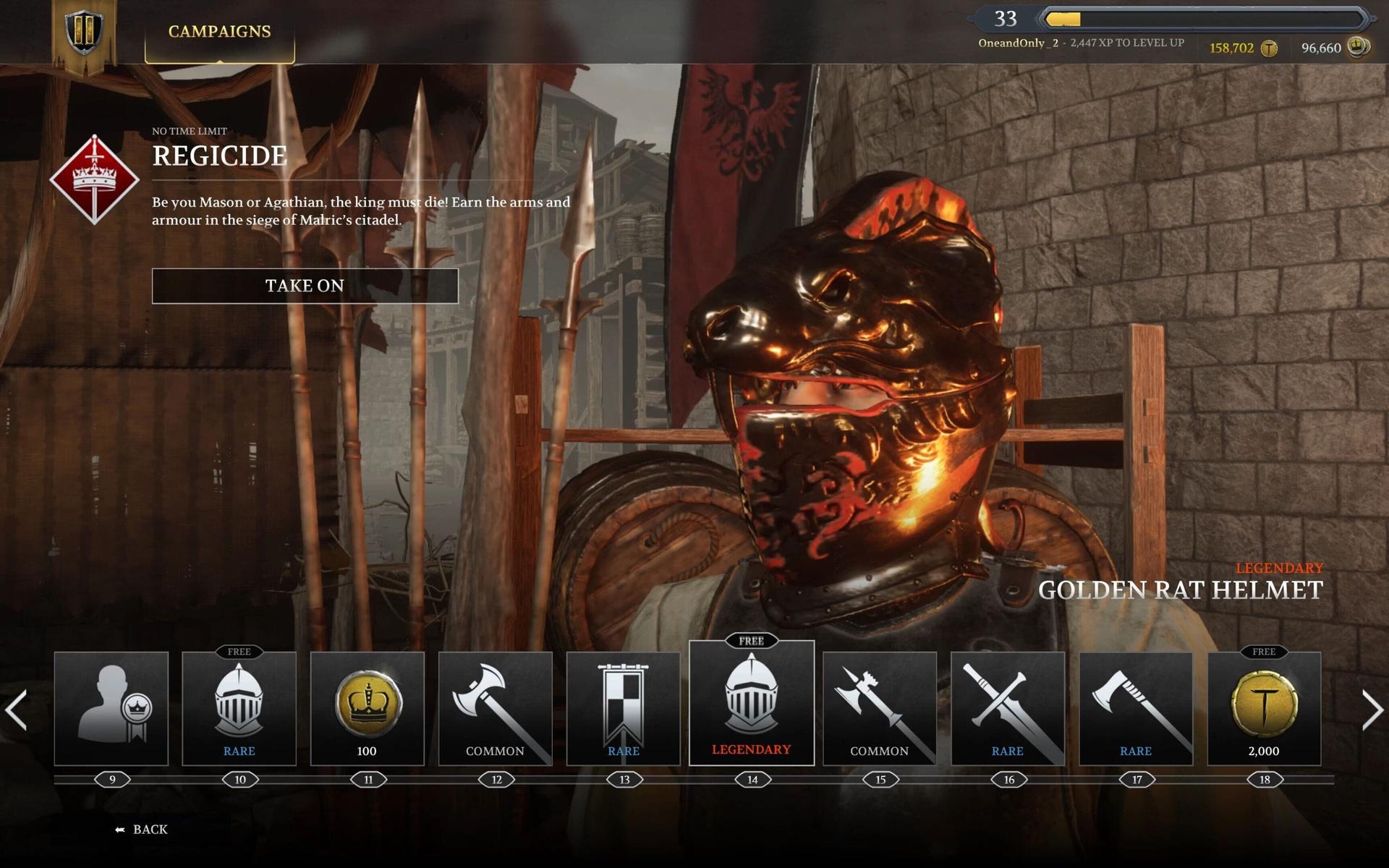Select the level 16 rare crossed swords reward
This screenshot has height=868, width=1389.
pos(1007,708)
